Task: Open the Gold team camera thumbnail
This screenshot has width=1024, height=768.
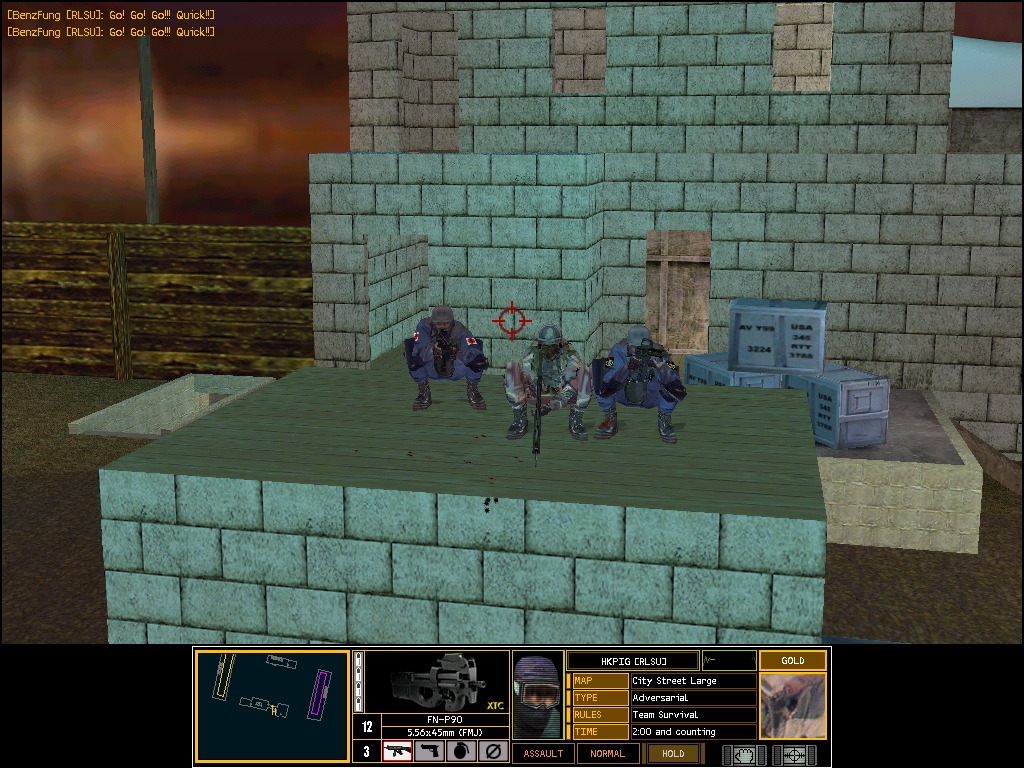Action: 792,705
